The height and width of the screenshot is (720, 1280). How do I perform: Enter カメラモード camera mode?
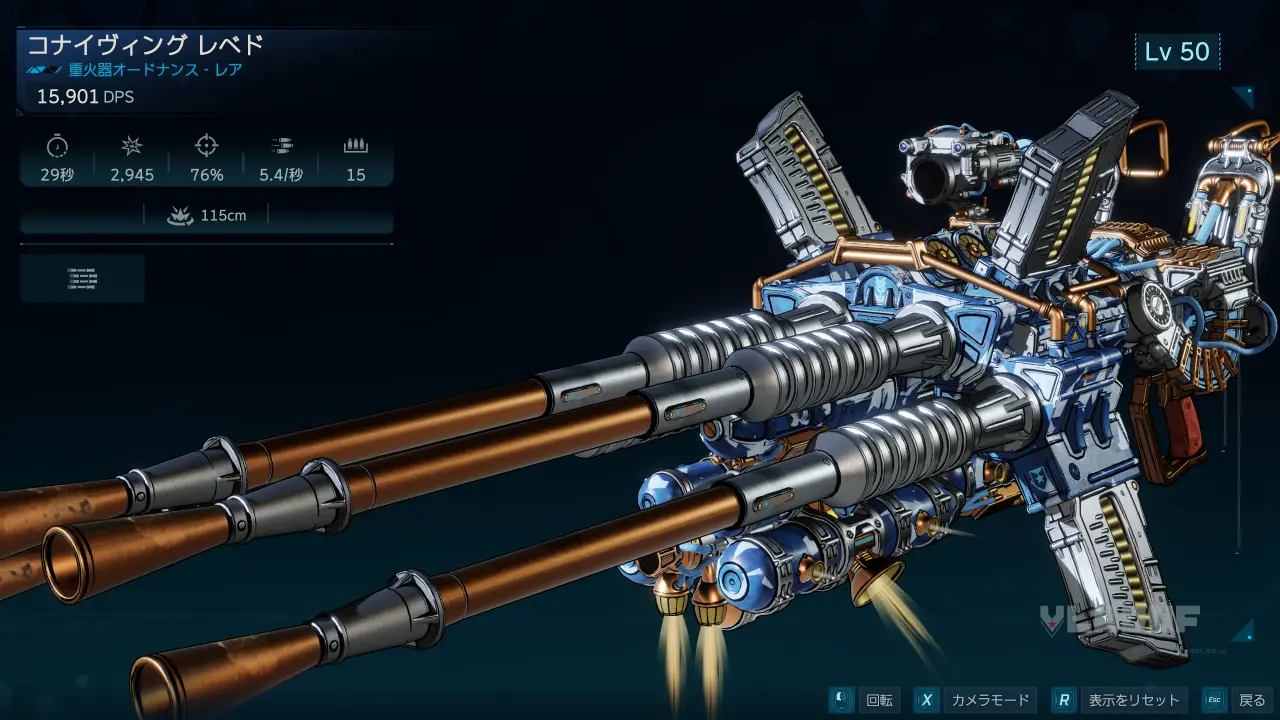975,700
